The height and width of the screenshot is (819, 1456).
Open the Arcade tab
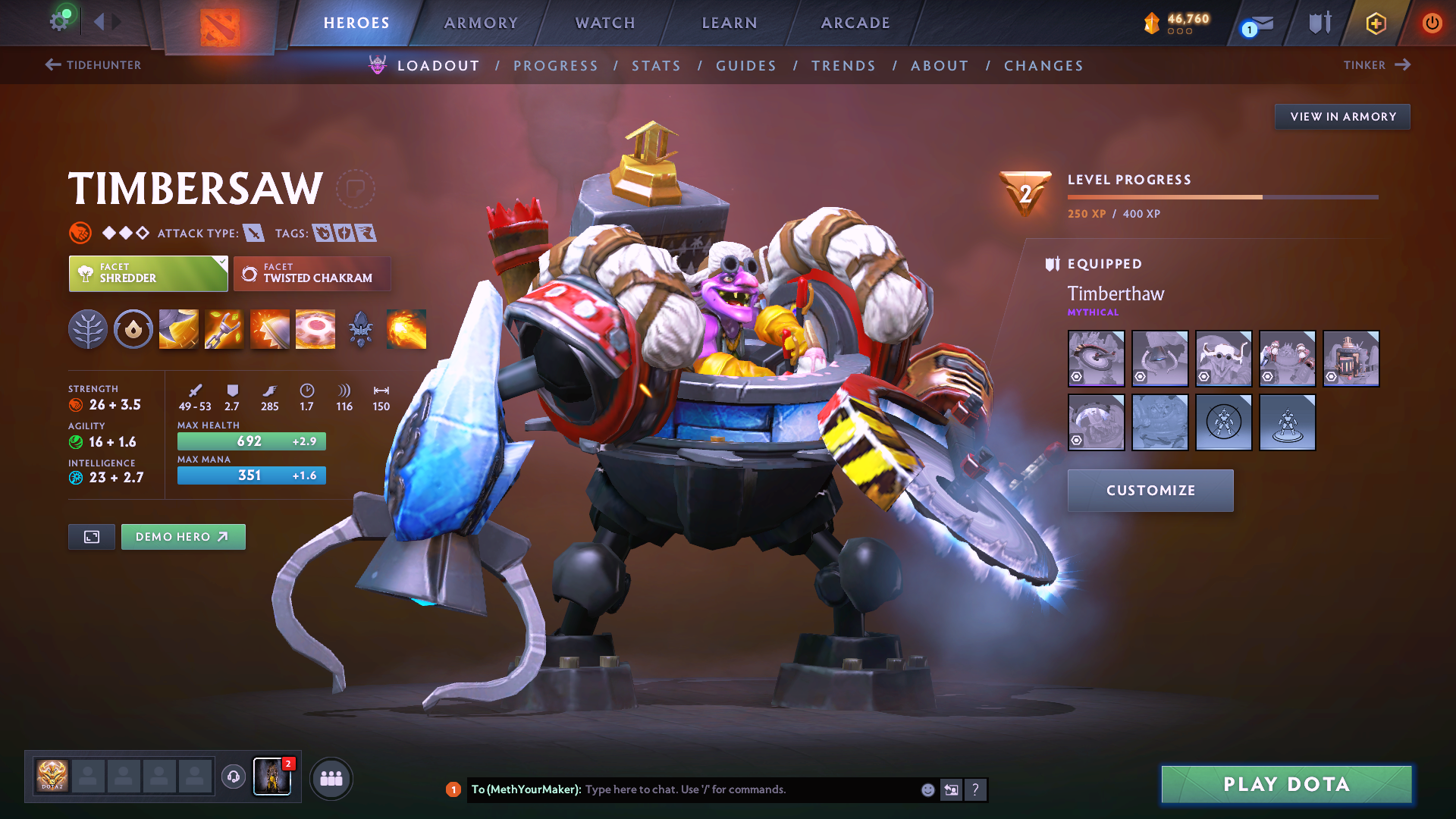[x=855, y=23]
